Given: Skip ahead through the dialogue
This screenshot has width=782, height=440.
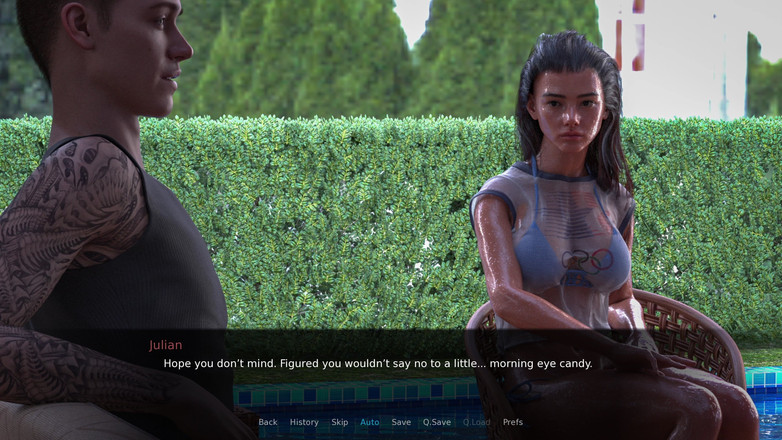Looking at the screenshot, I should (x=340, y=422).
